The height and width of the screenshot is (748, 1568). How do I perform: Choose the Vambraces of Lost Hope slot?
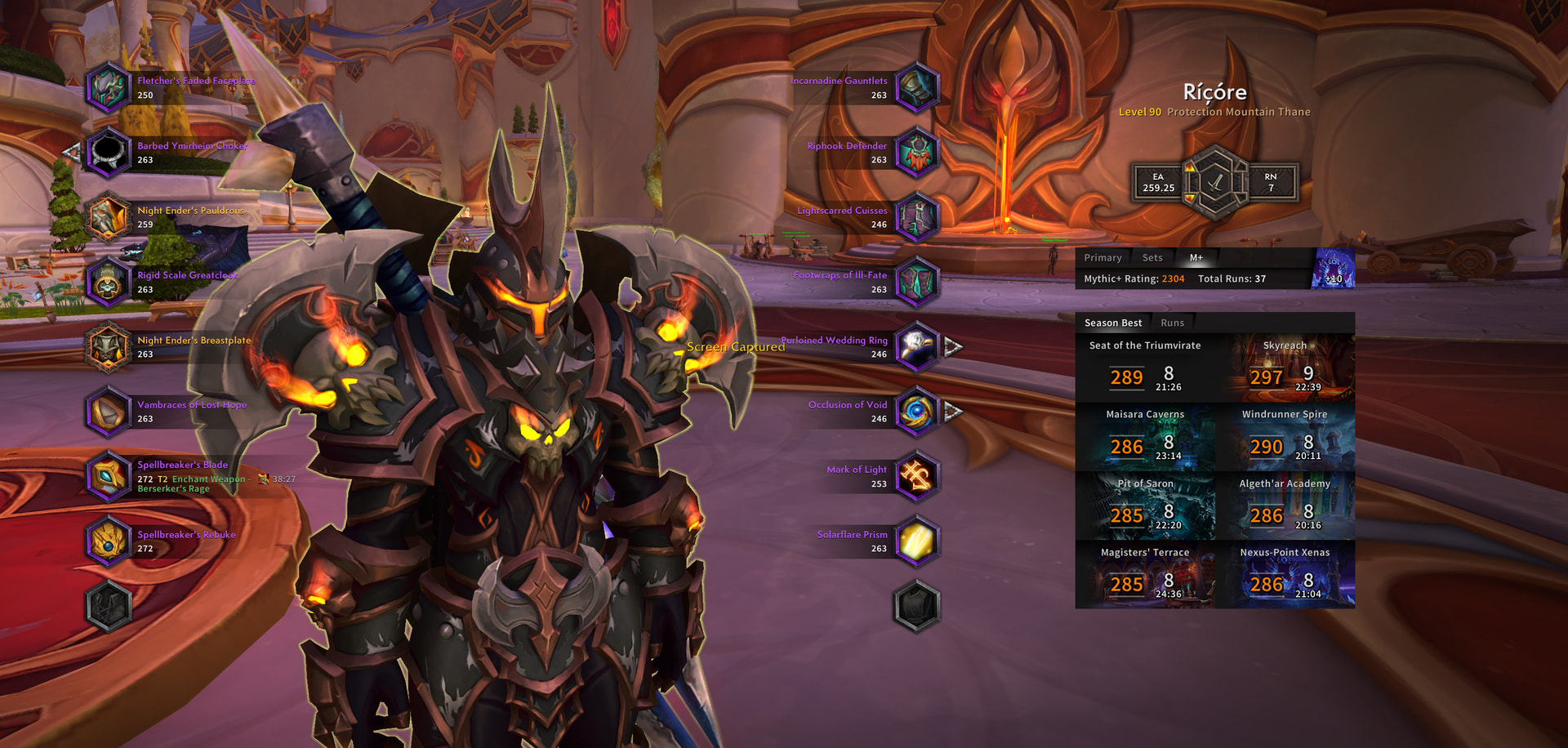(x=109, y=412)
